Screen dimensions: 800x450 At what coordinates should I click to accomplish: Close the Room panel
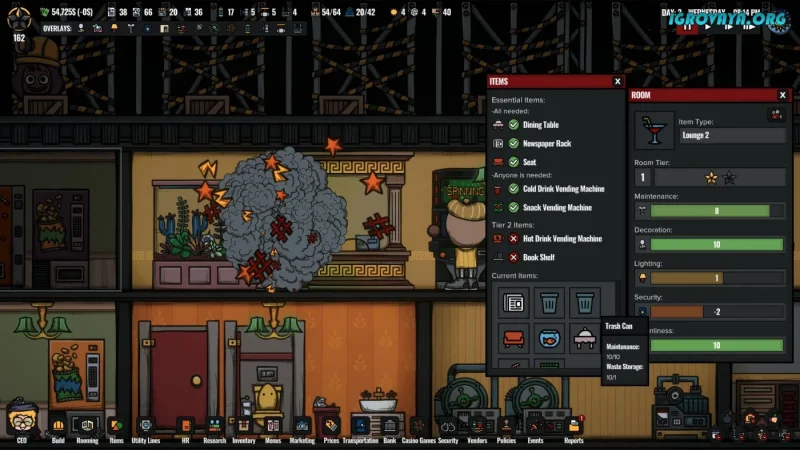[x=782, y=95]
